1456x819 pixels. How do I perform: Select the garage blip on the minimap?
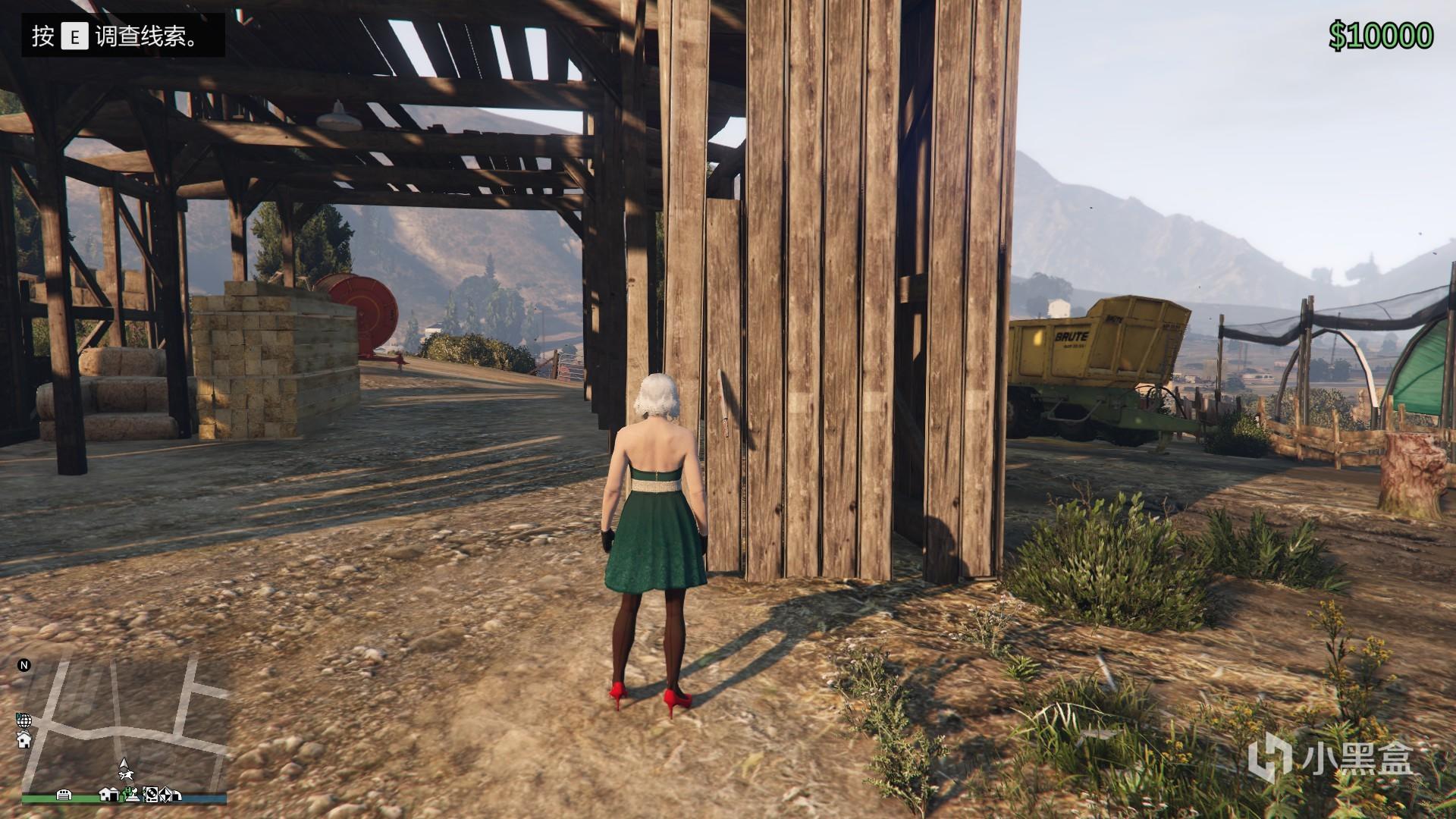pyautogui.click(x=64, y=794)
